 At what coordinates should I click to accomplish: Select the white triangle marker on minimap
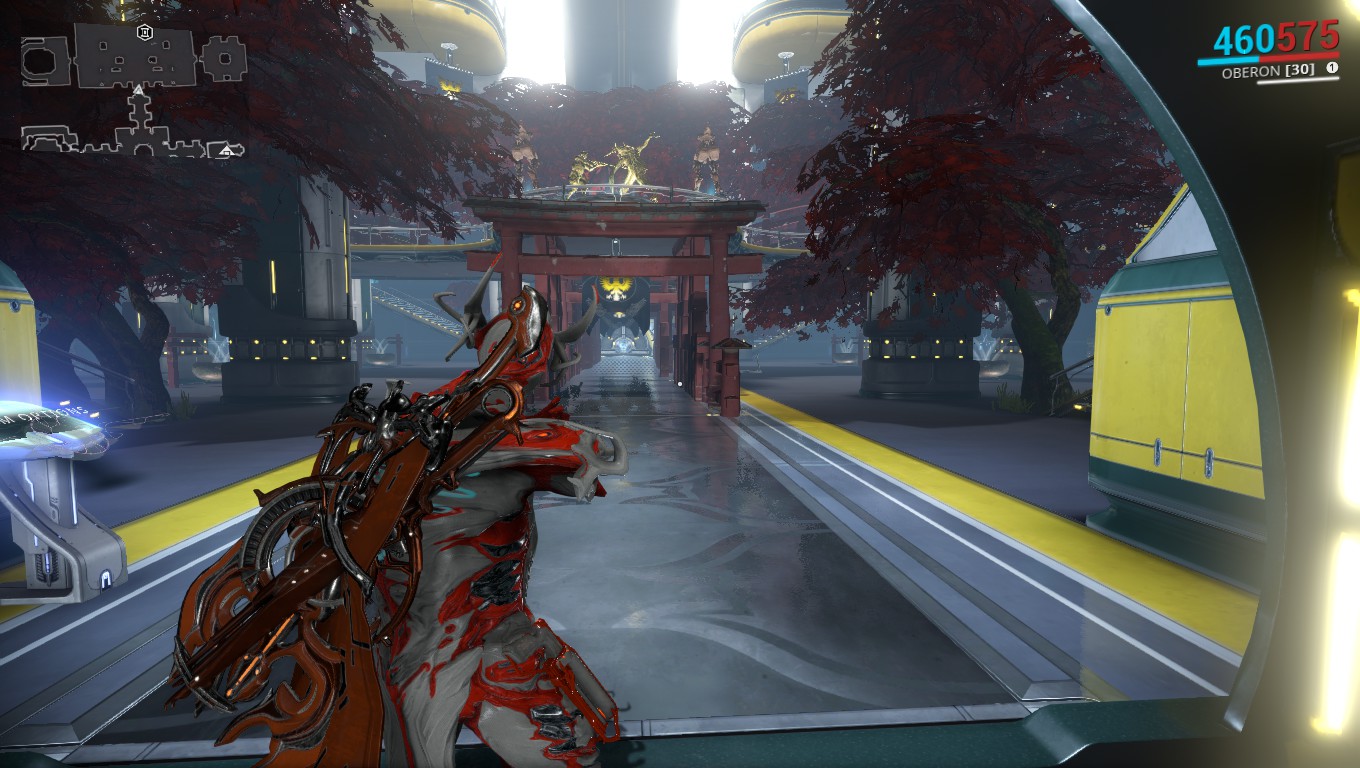click(139, 91)
